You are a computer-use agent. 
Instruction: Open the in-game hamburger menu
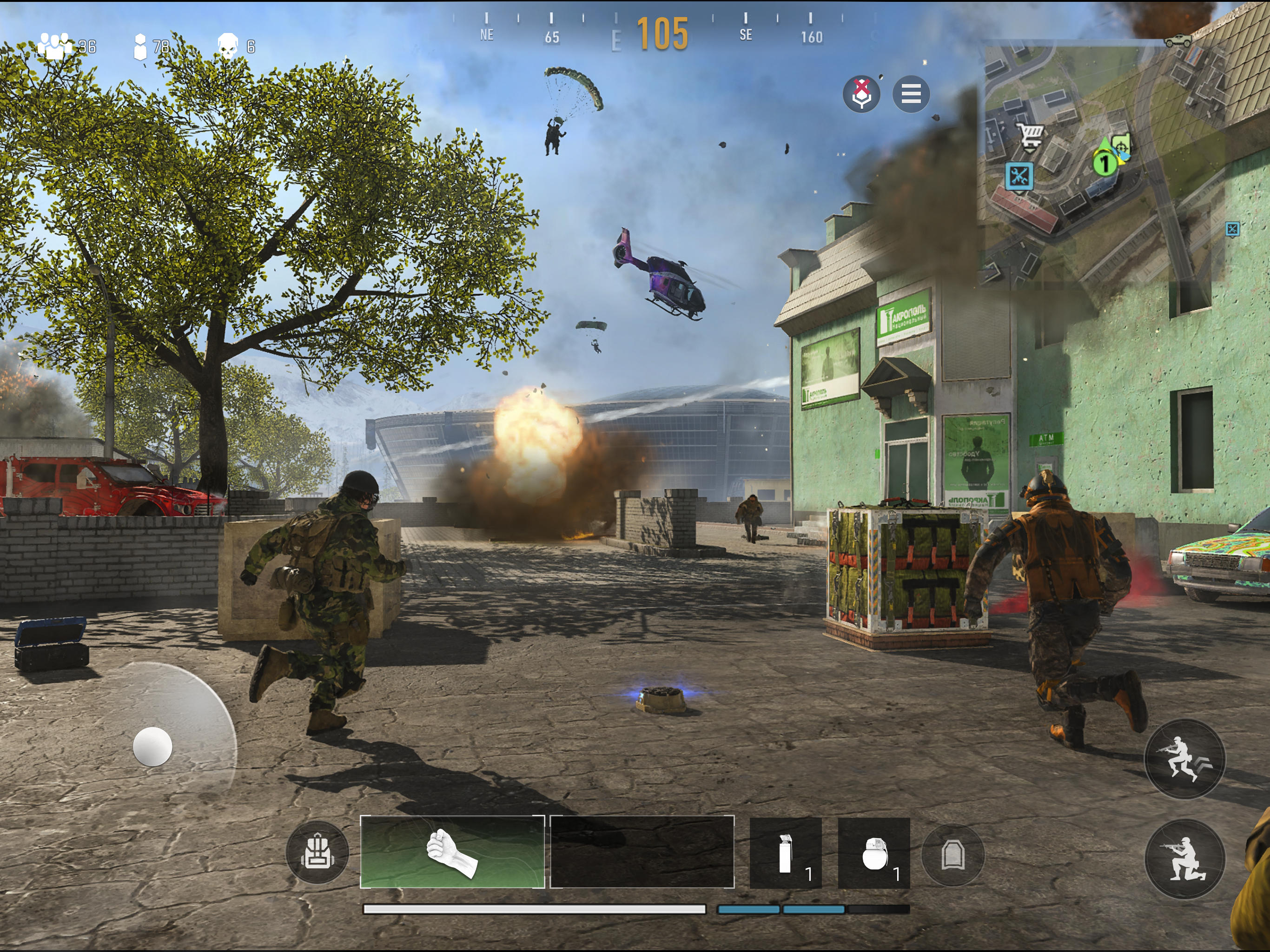click(x=912, y=95)
